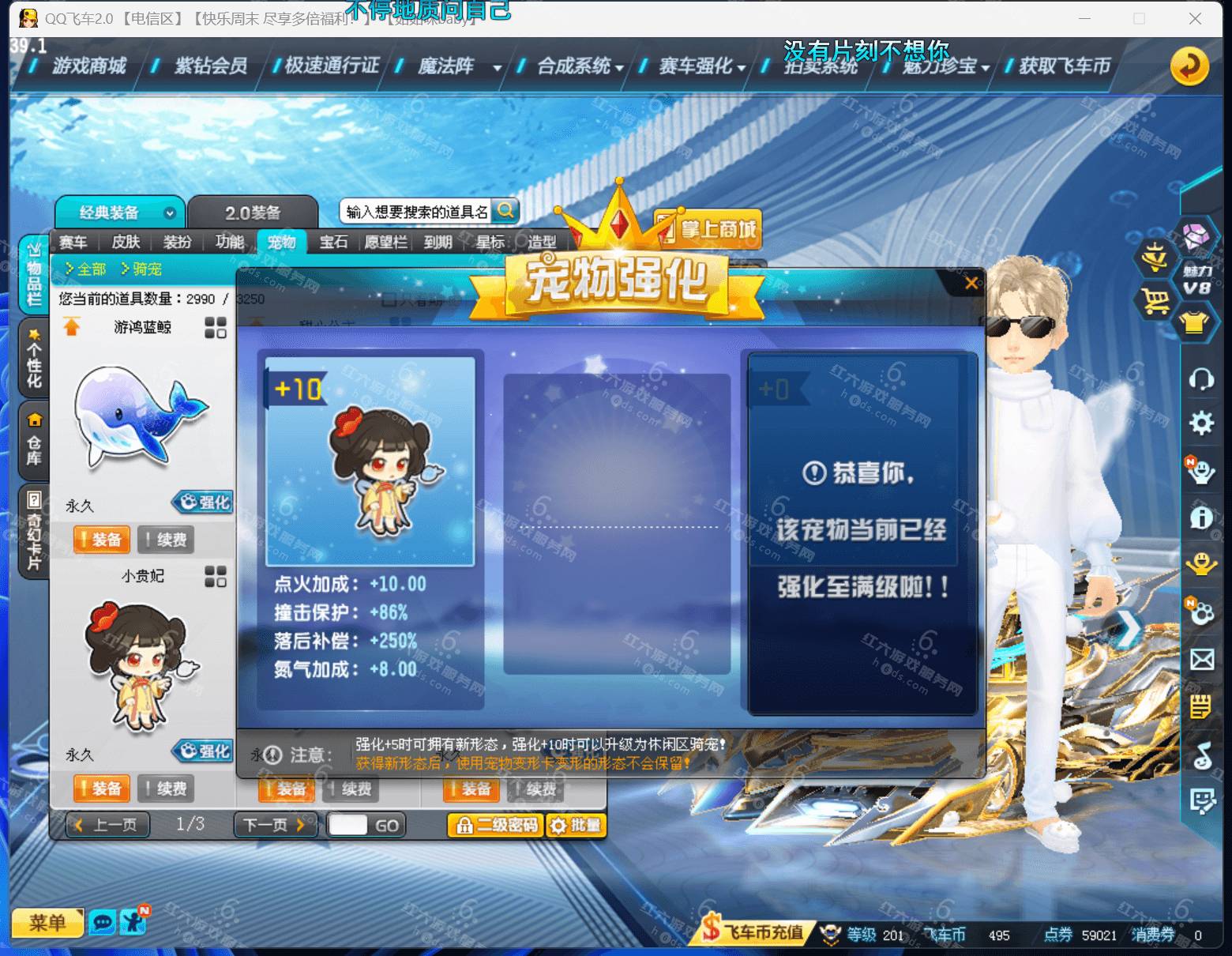Click the 掌上商城 button

tap(707, 228)
